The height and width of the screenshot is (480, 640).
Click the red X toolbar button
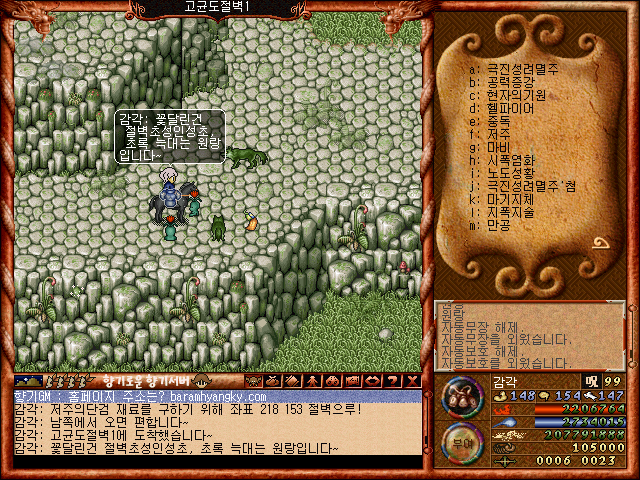(x=413, y=381)
